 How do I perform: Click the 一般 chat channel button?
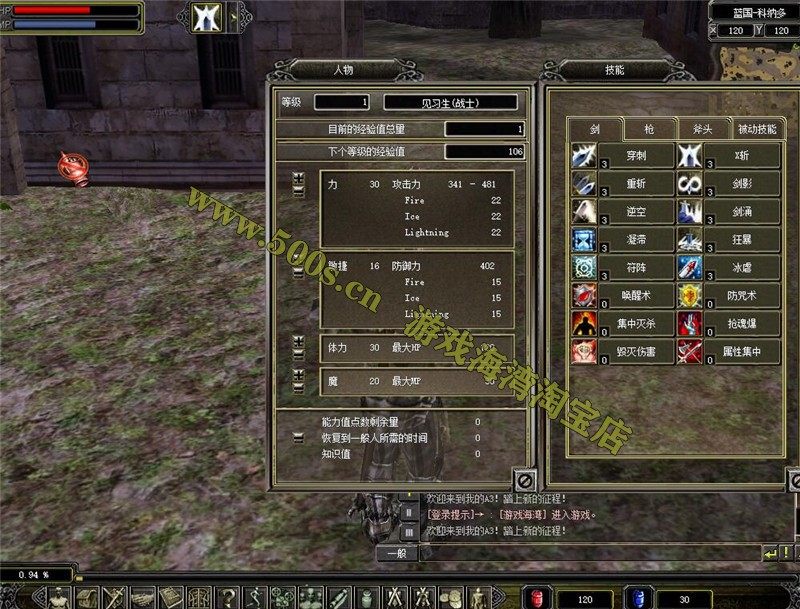click(x=396, y=553)
